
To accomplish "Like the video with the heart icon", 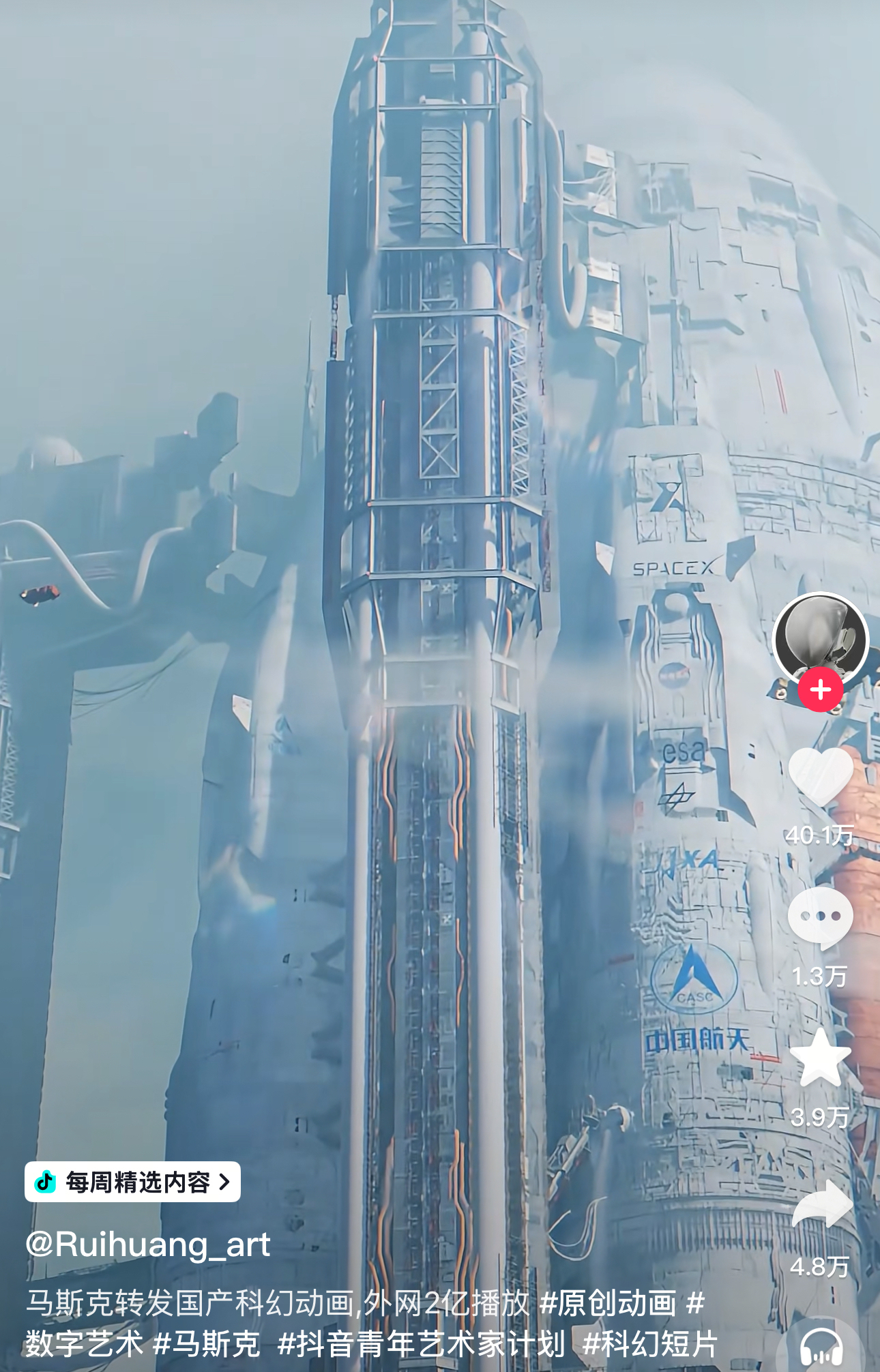I will click(x=820, y=777).
